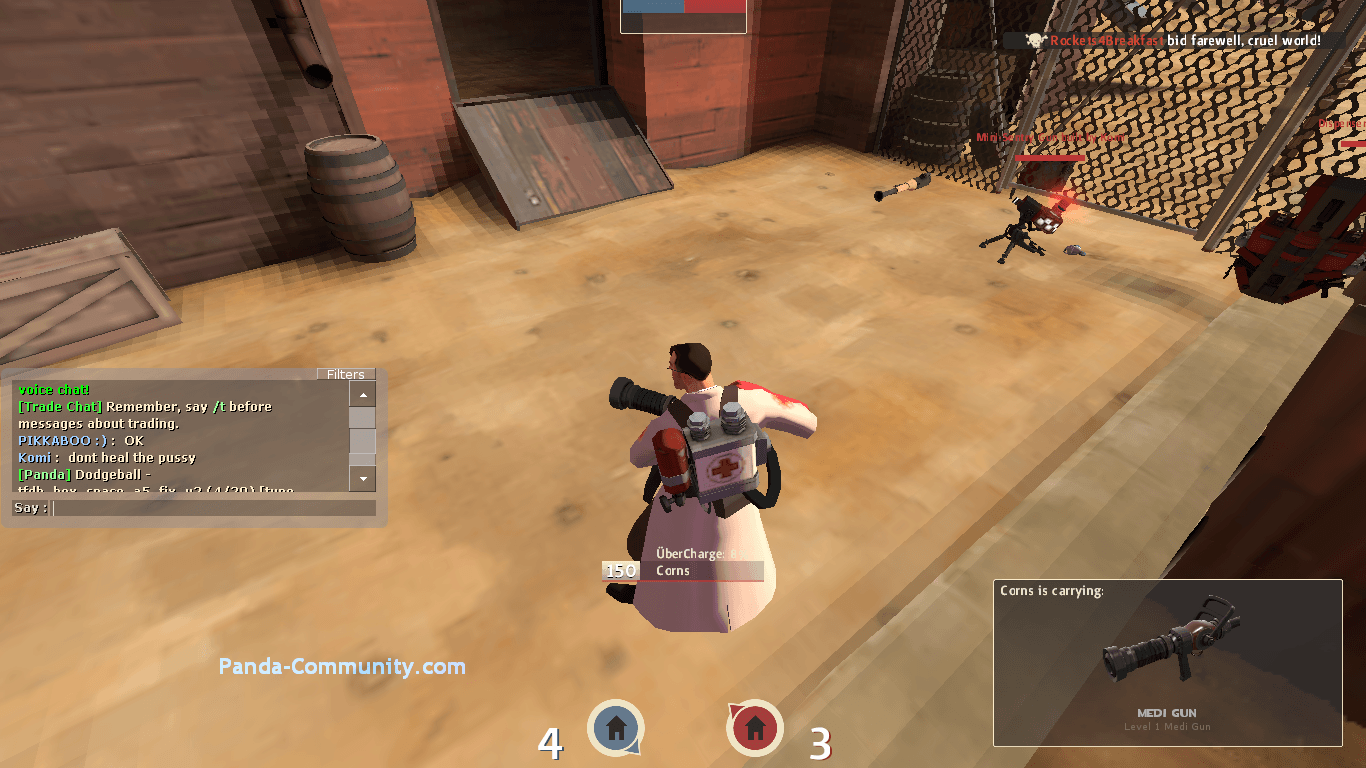The image size is (1366, 768).
Task: Select the blue team control point icon
Action: point(616,727)
